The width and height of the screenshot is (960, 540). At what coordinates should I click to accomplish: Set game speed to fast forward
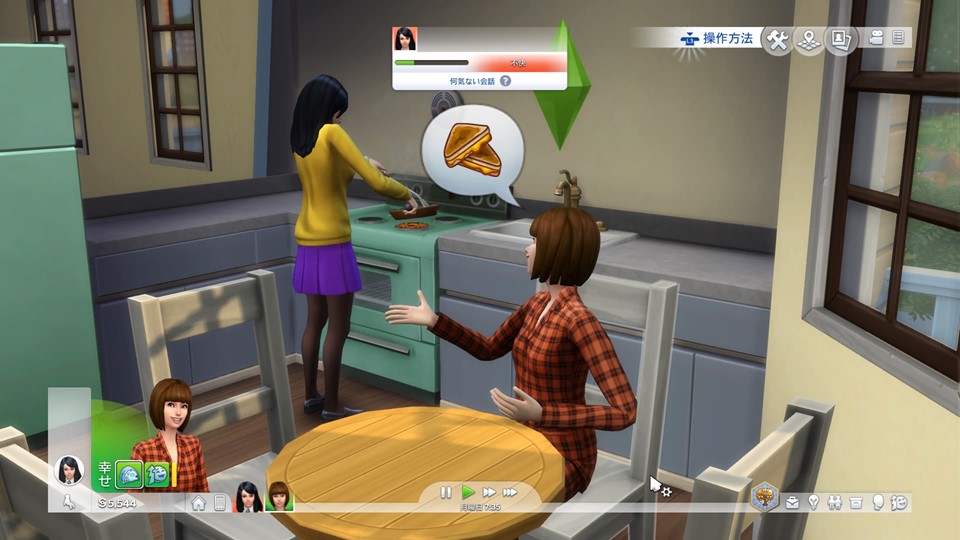[x=489, y=492]
